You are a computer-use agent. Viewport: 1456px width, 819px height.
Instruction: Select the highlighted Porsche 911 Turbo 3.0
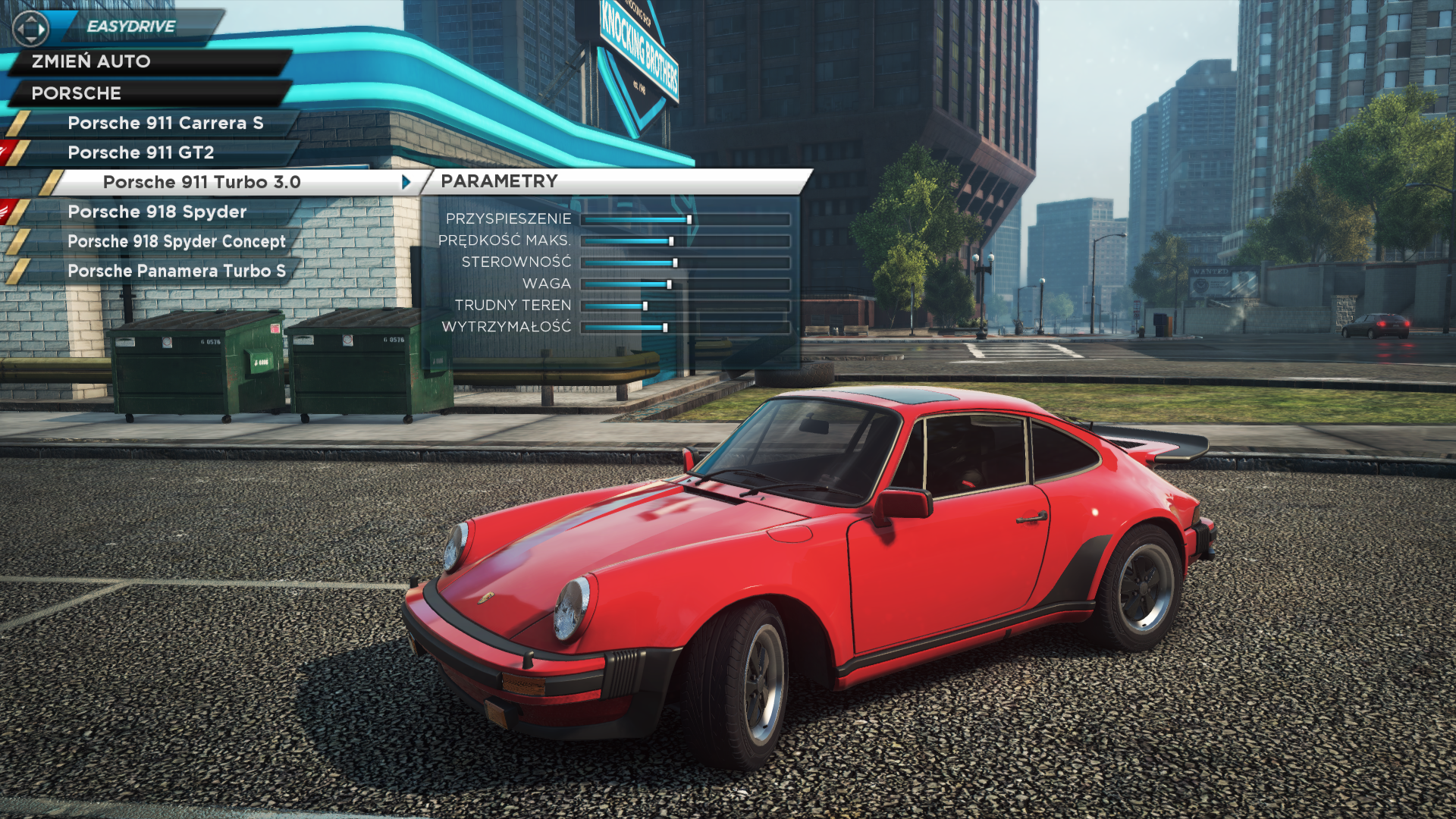pyautogui.click(x=202, y=182)
